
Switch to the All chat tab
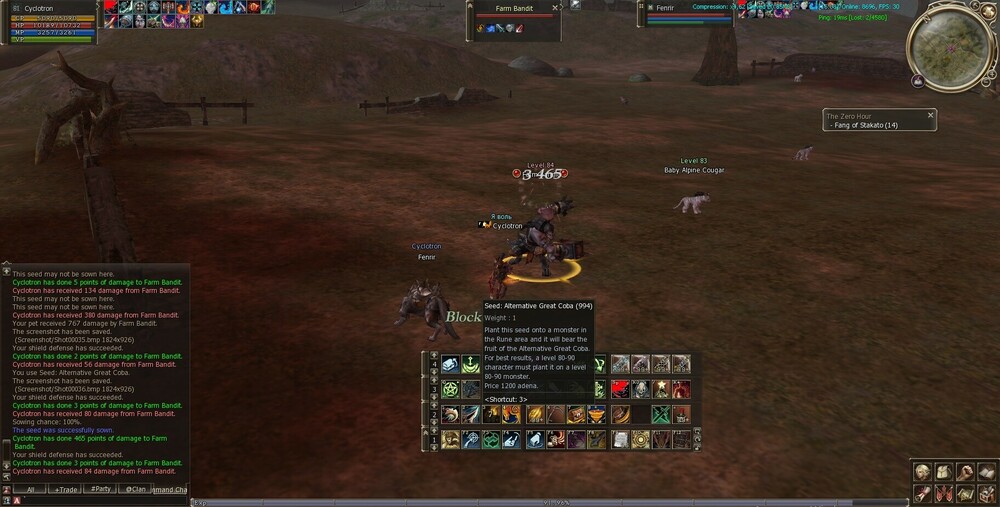tap(30, 489)
